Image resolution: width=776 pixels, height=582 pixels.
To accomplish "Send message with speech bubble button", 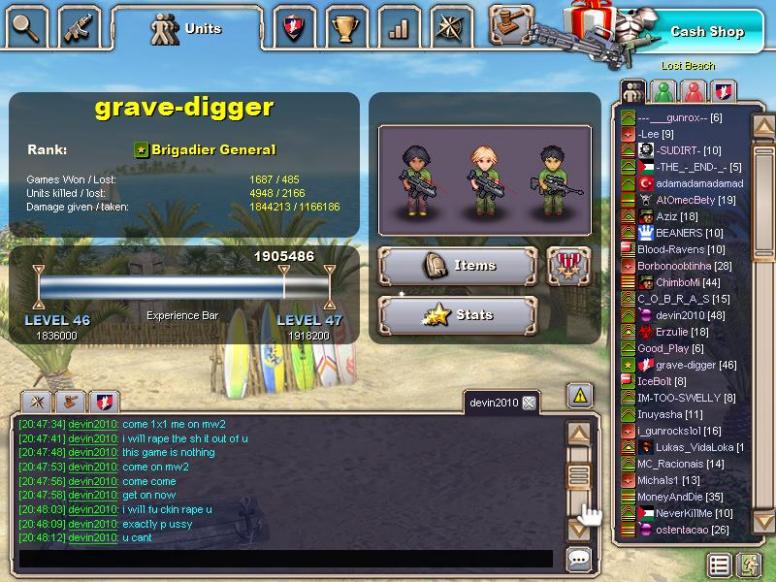I will pos(579,558).
